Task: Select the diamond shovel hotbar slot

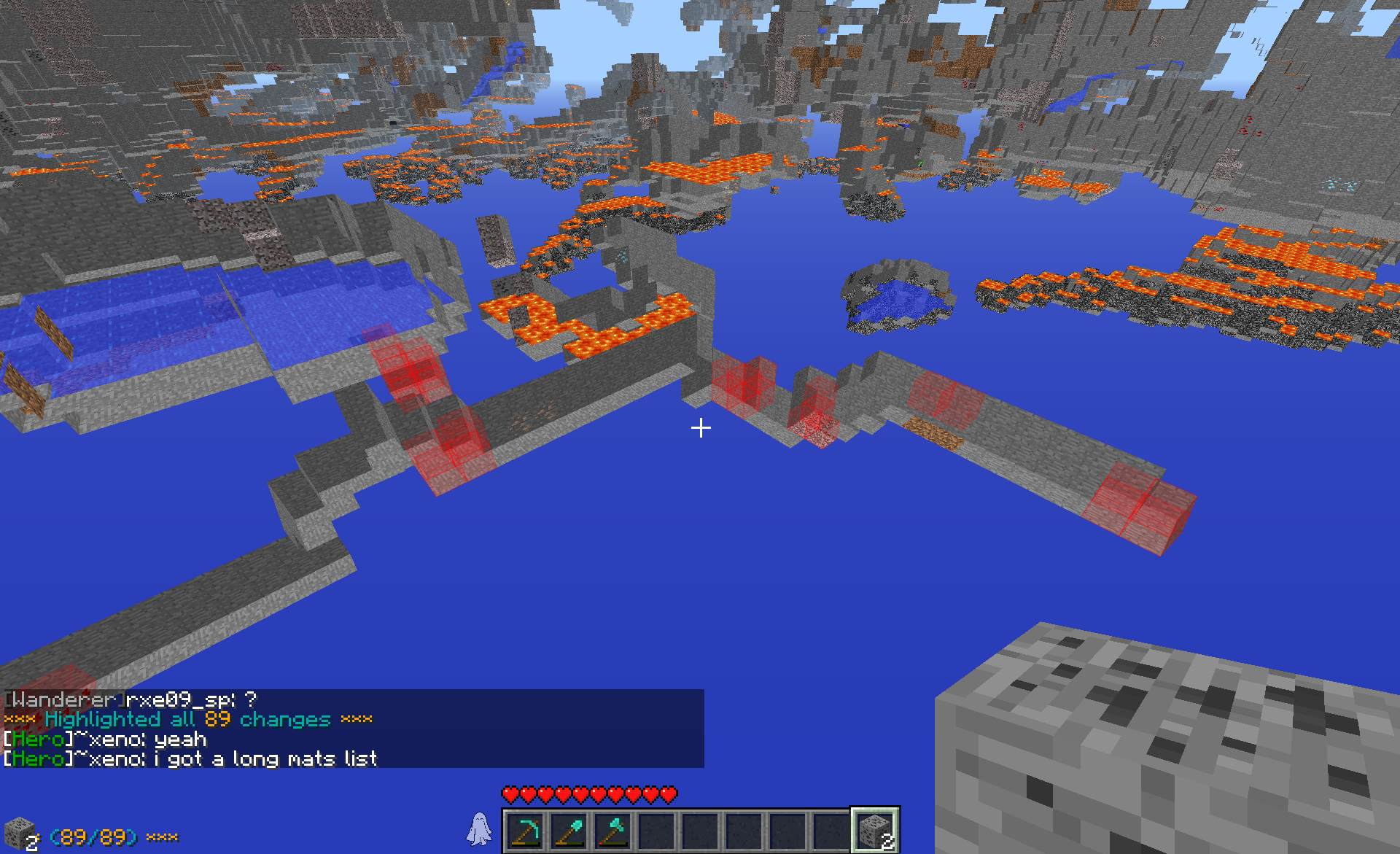Action: click(x=569, y=831)
